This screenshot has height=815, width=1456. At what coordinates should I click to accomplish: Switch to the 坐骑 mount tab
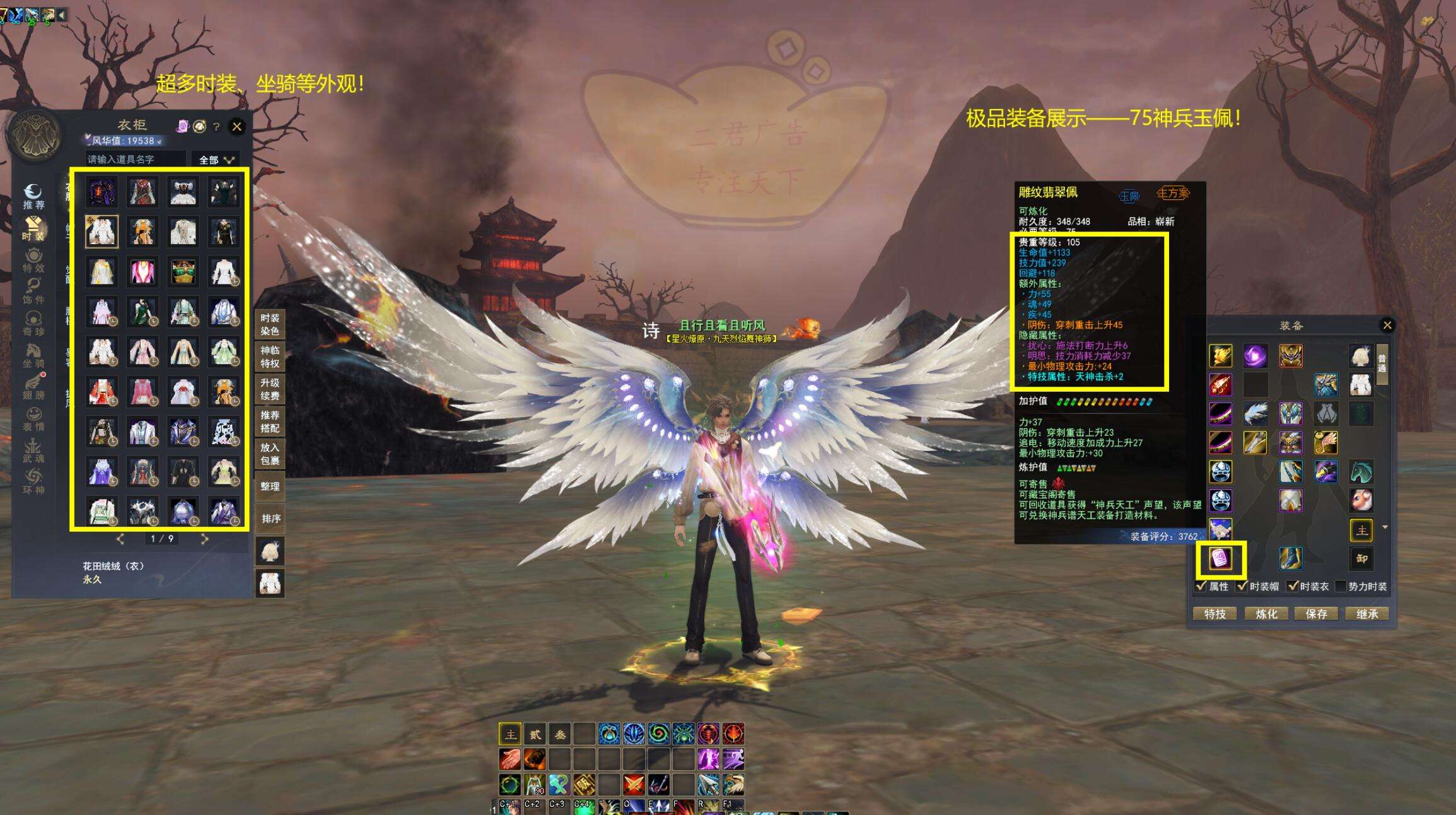[x=33, y=355]
